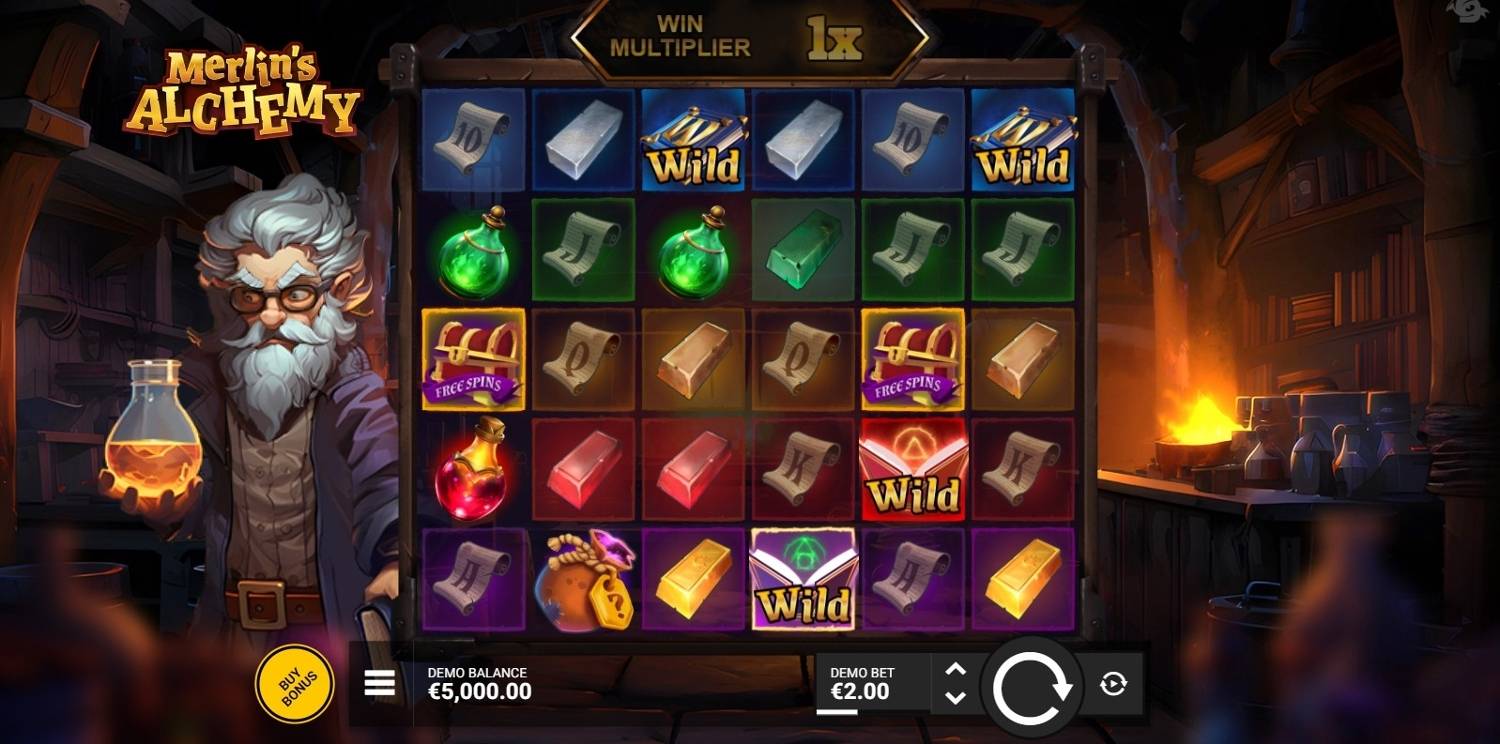Select the blue Wild symbol on the top row
The image size is (1500, 744).
click(x=692, y=141)
